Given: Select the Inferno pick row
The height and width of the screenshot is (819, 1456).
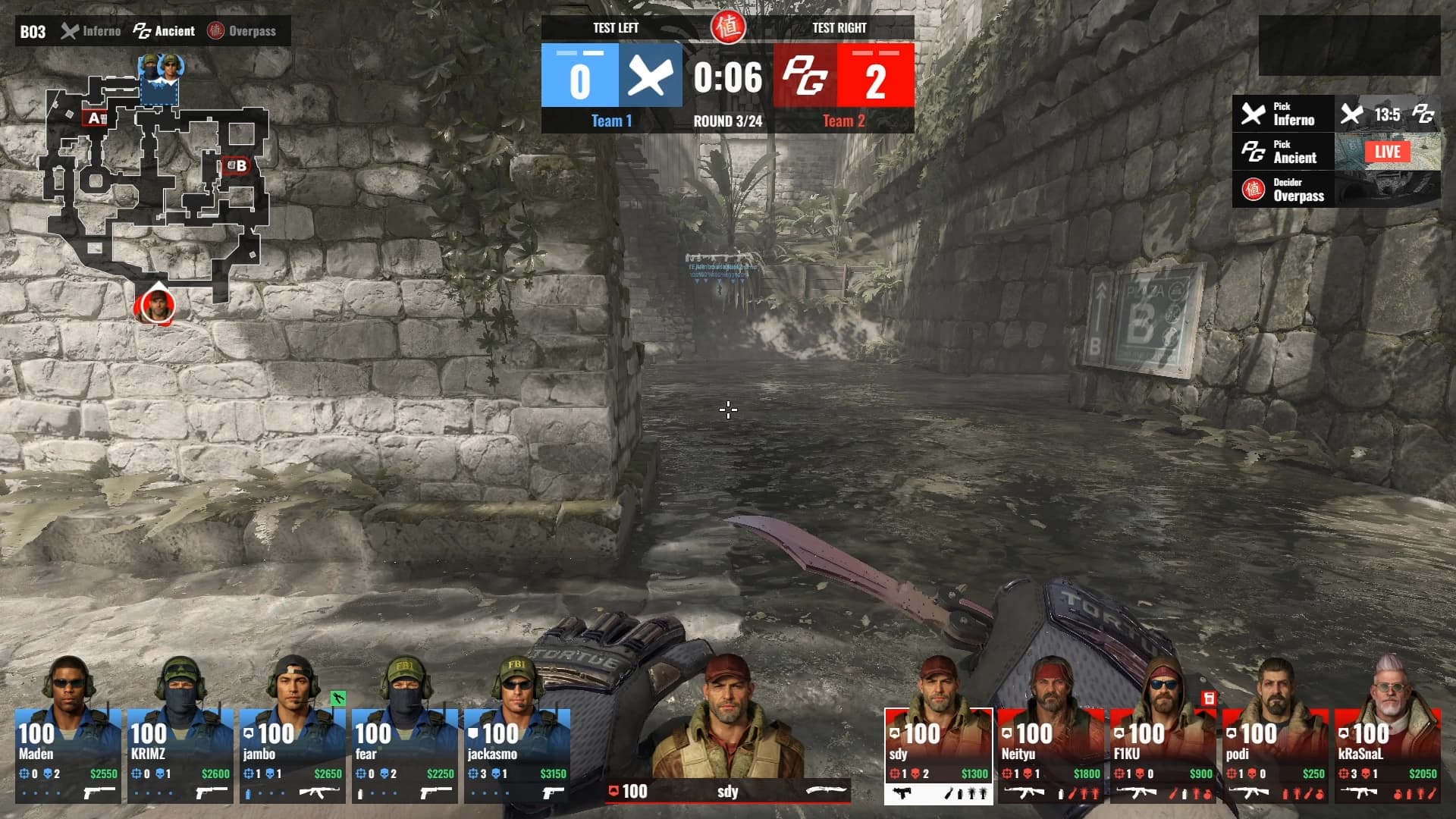Looking at the screenshot, I should pos(1284,114).
